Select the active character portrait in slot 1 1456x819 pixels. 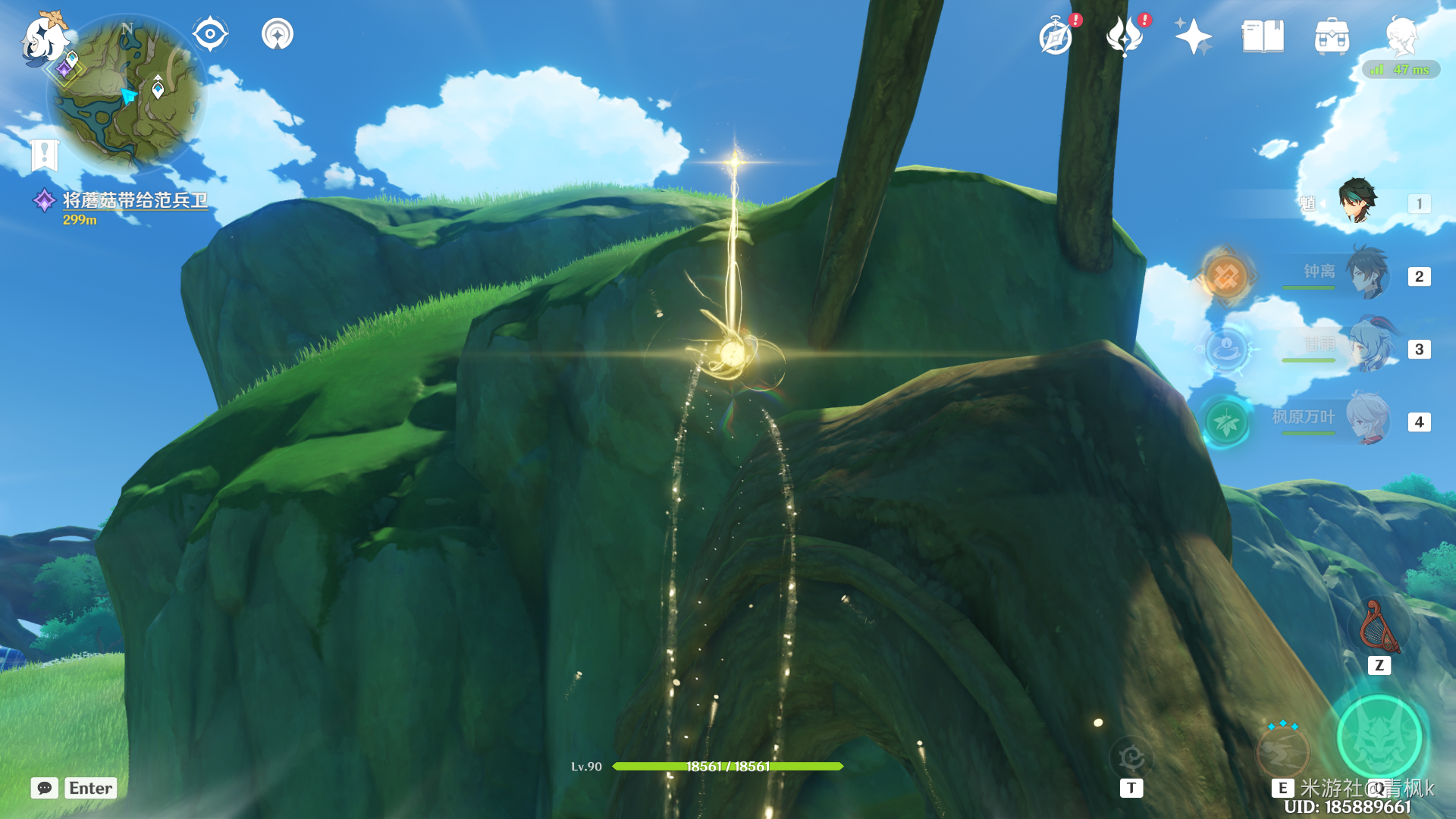(1357, 201)
